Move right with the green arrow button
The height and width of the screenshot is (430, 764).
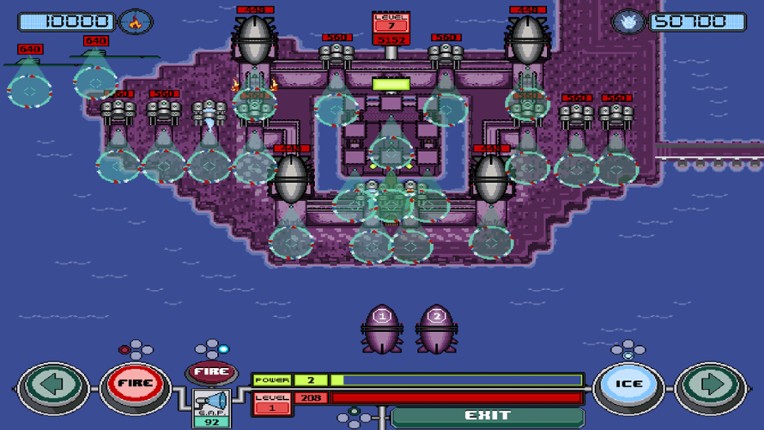click(710, 388)
